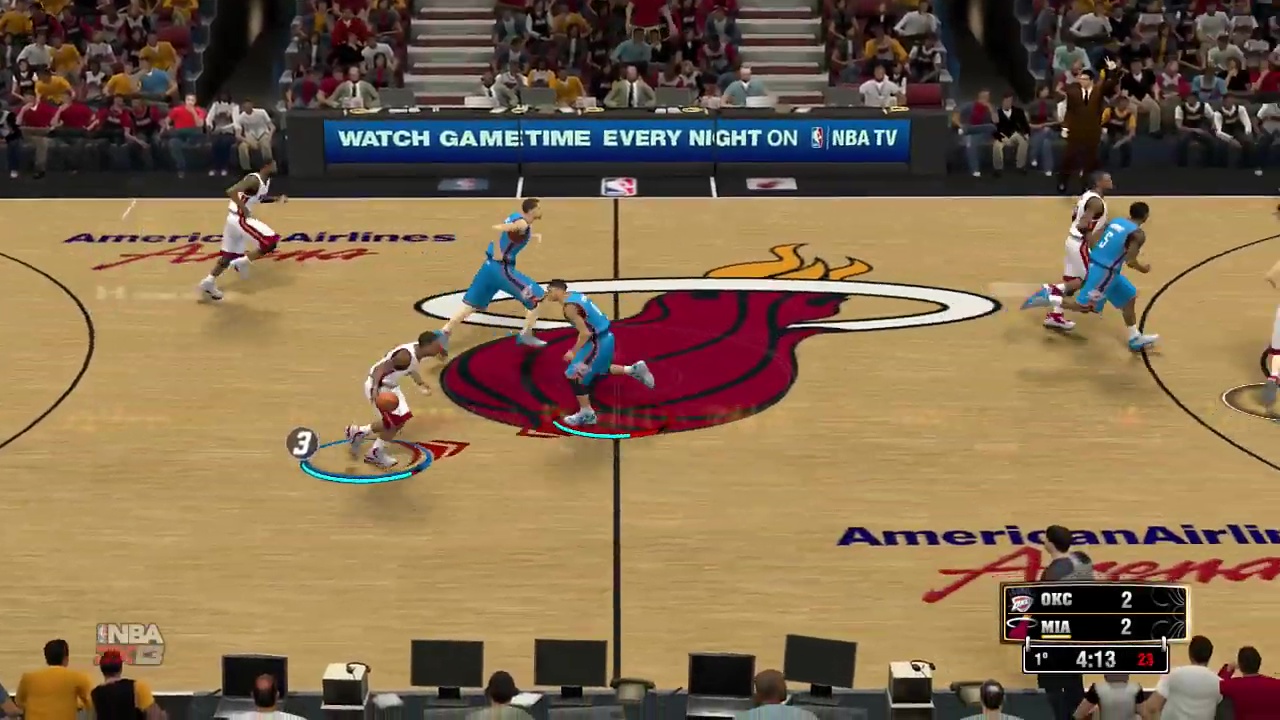Click the game clock showing 4:13
Viewport: 1280px width, 720px height.
coord(1095,659)
